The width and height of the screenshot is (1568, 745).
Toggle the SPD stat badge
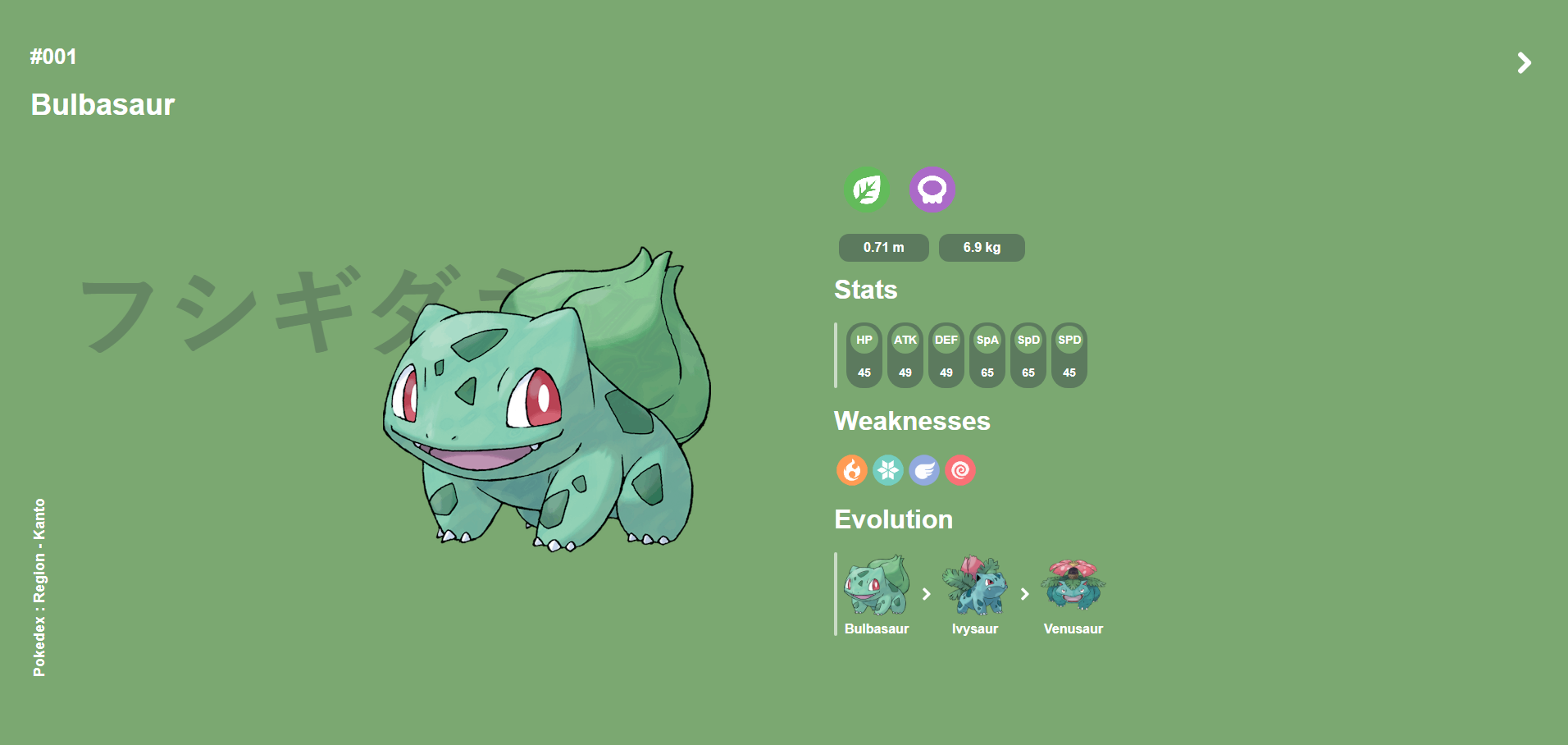point(1069,355)
